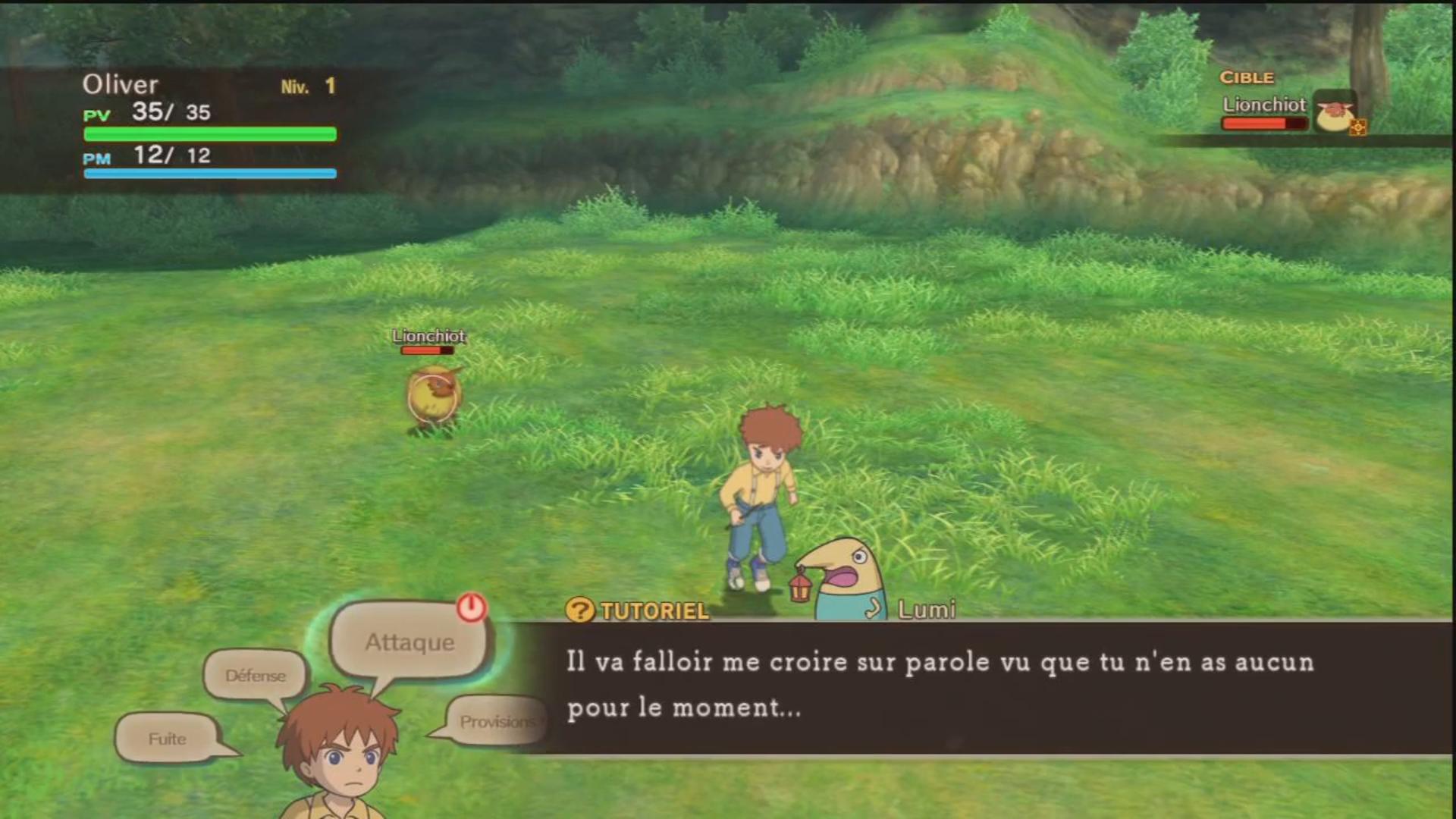Select the Attaque command bubble
Image resolution: width=1456 pixels, height=819 pixels.
(408, 643)
